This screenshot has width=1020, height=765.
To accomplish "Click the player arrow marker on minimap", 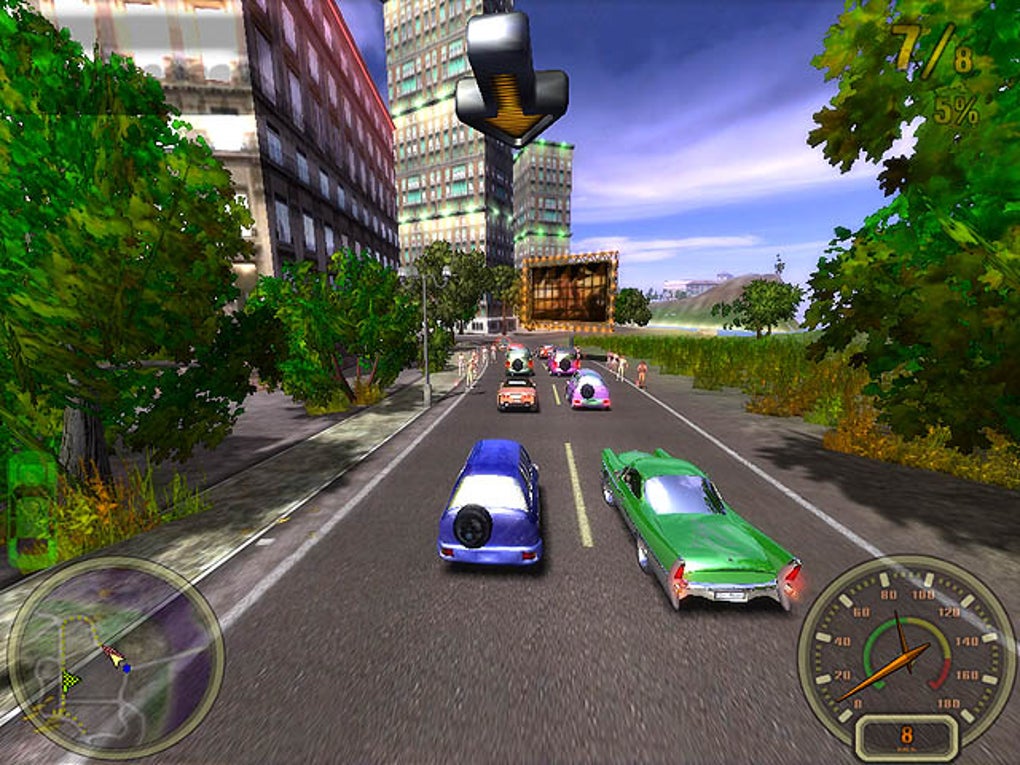I will click(115, 657).
